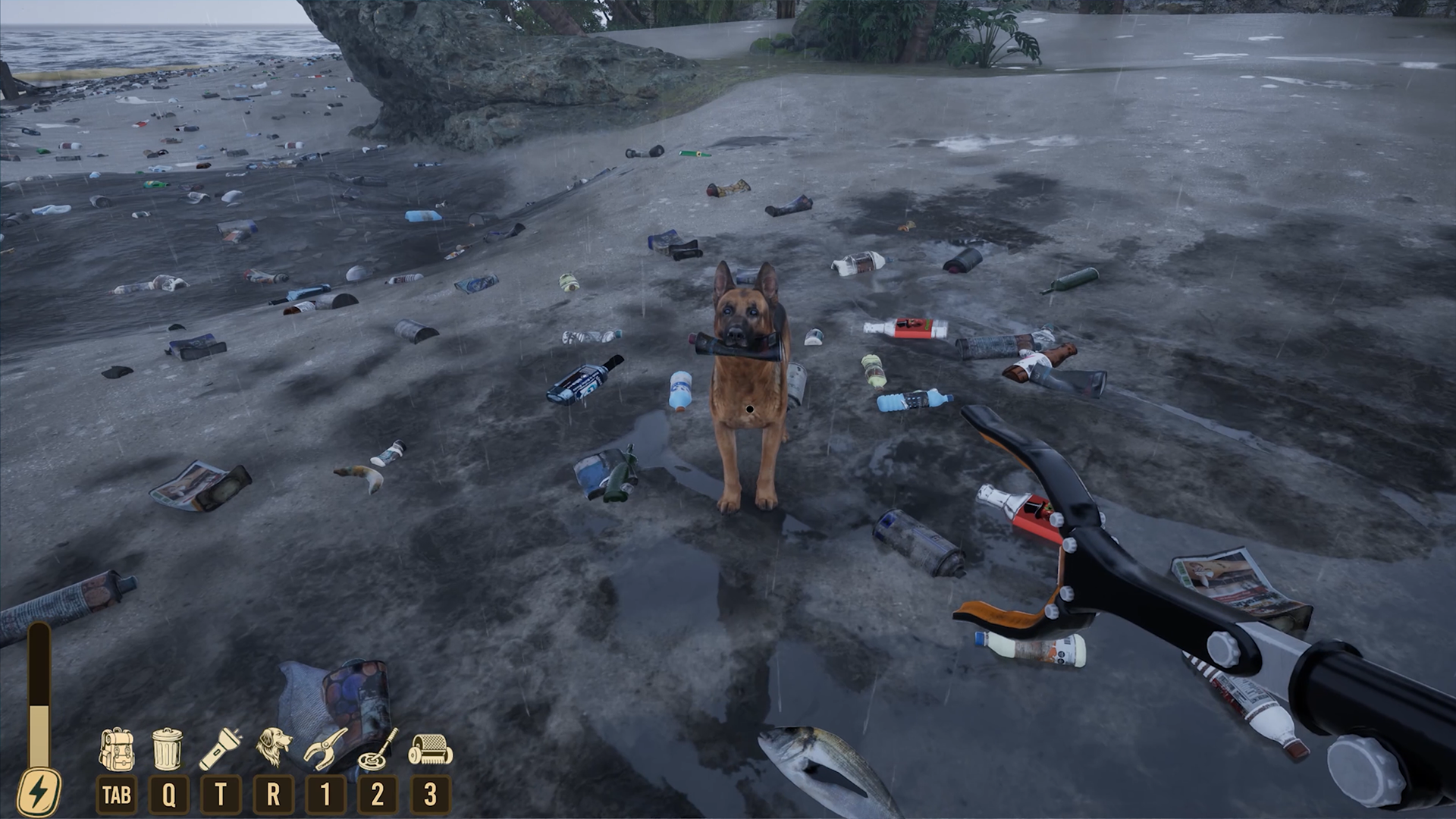Select the sand roller tool icon
The width and height of the screenshot is (1456, 819).
click(x=430, y=748)
